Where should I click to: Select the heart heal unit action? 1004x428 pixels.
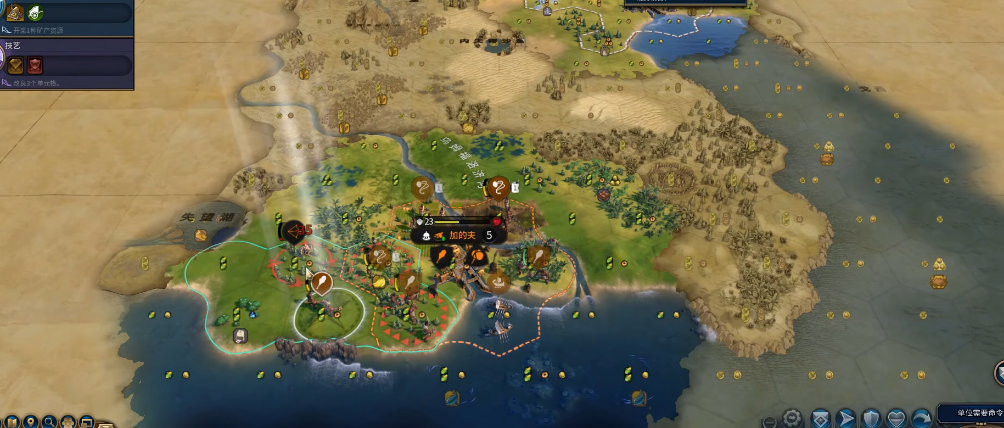[x=896, y=417]
